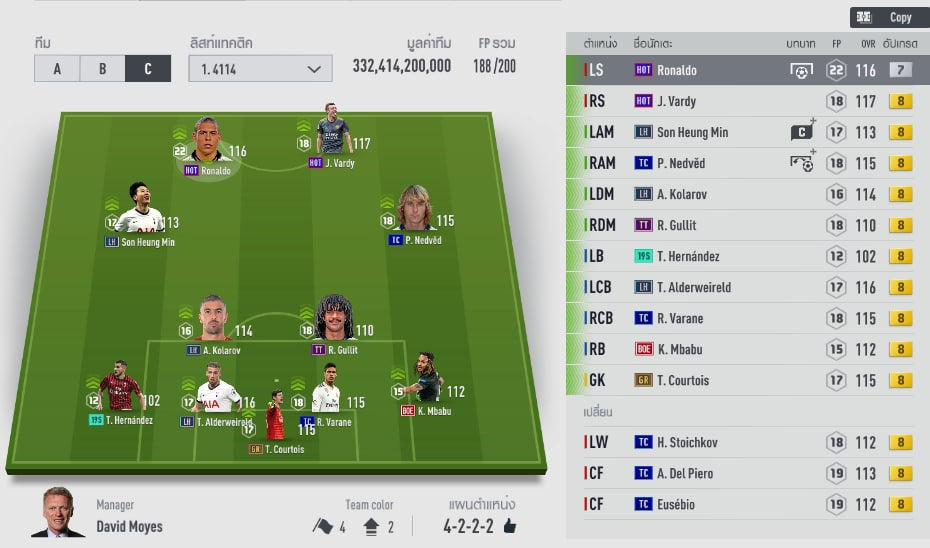Click the Copy button
930x548 pixels.
point(887,17)
